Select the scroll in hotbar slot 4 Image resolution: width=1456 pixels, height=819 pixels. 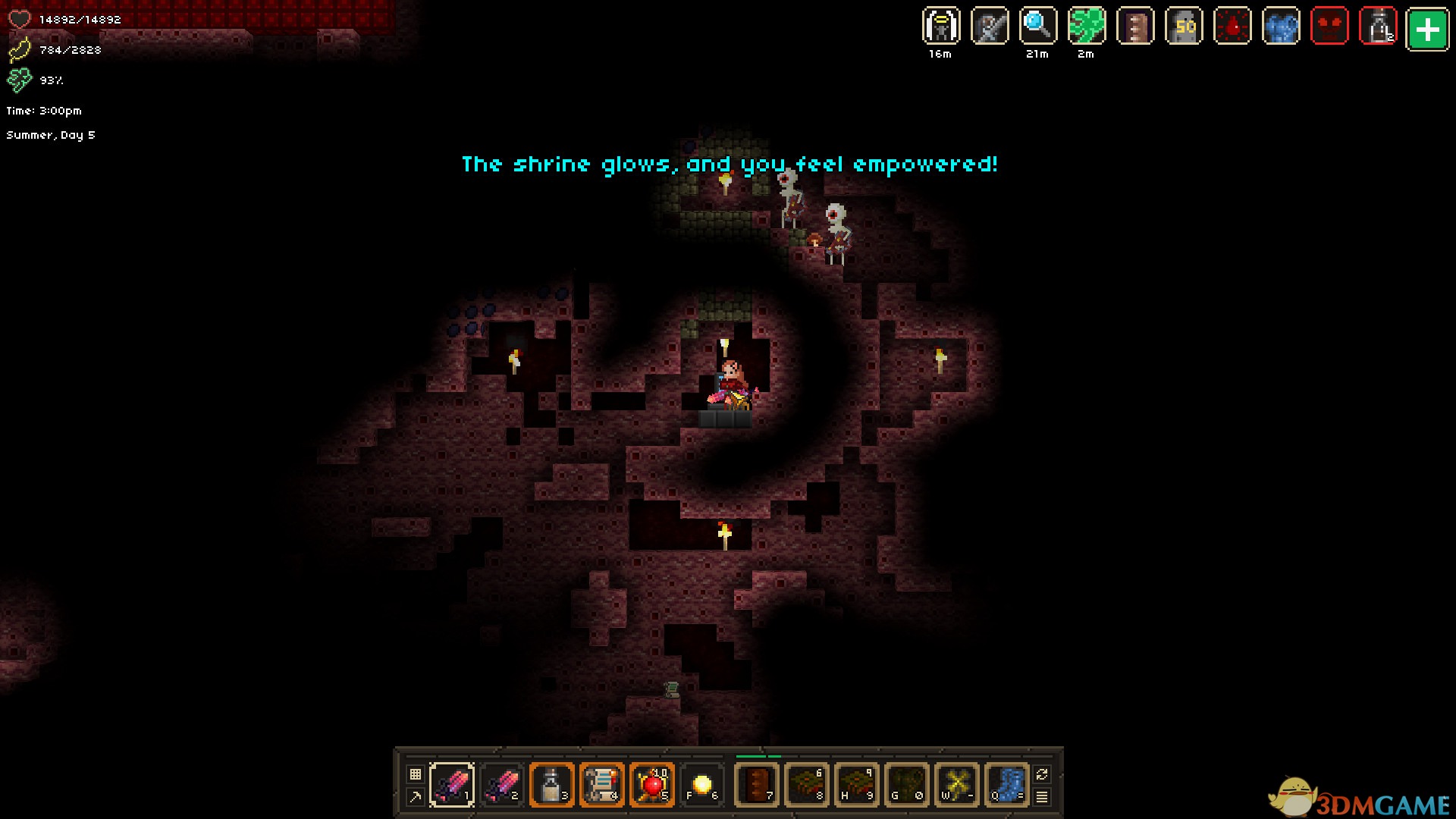pos(602,784)
